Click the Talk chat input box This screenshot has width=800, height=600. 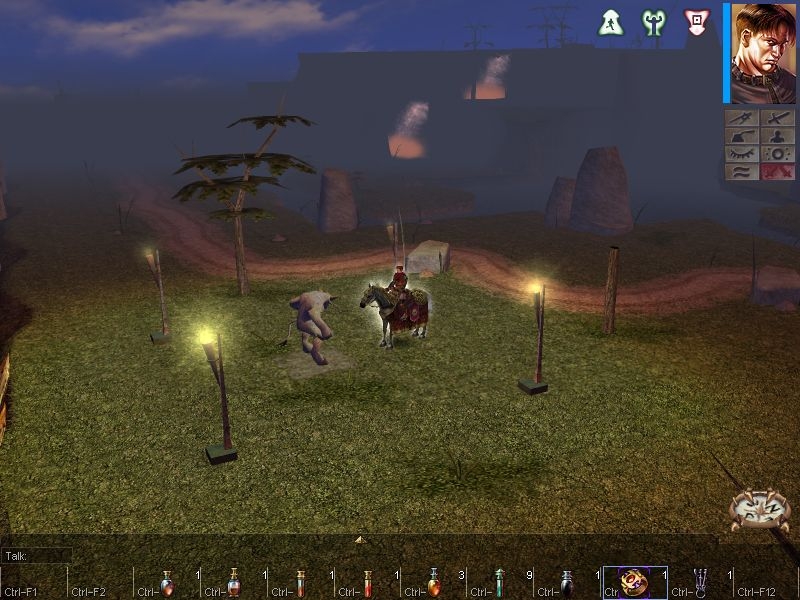38,555
